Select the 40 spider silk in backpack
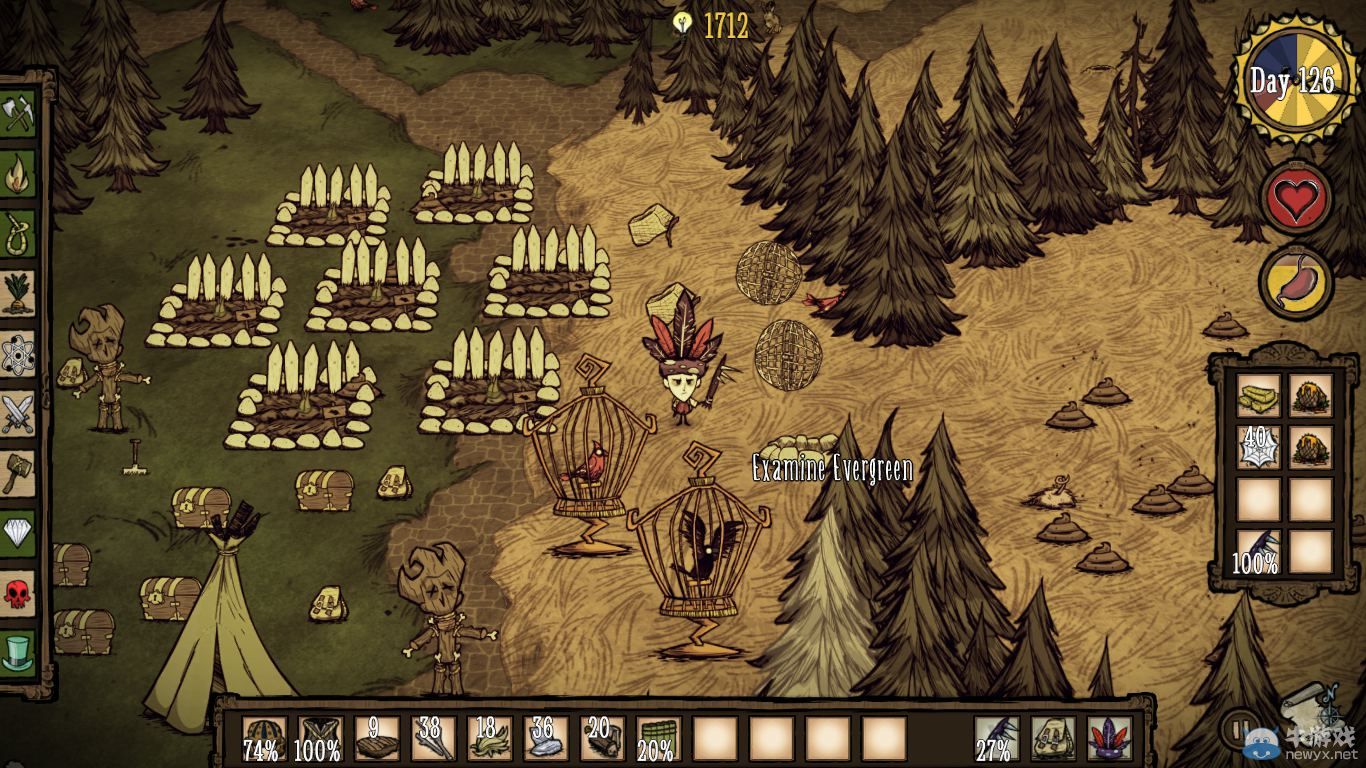The image size is (1366, 768). pyautogui.click(x=1258, y=446)
